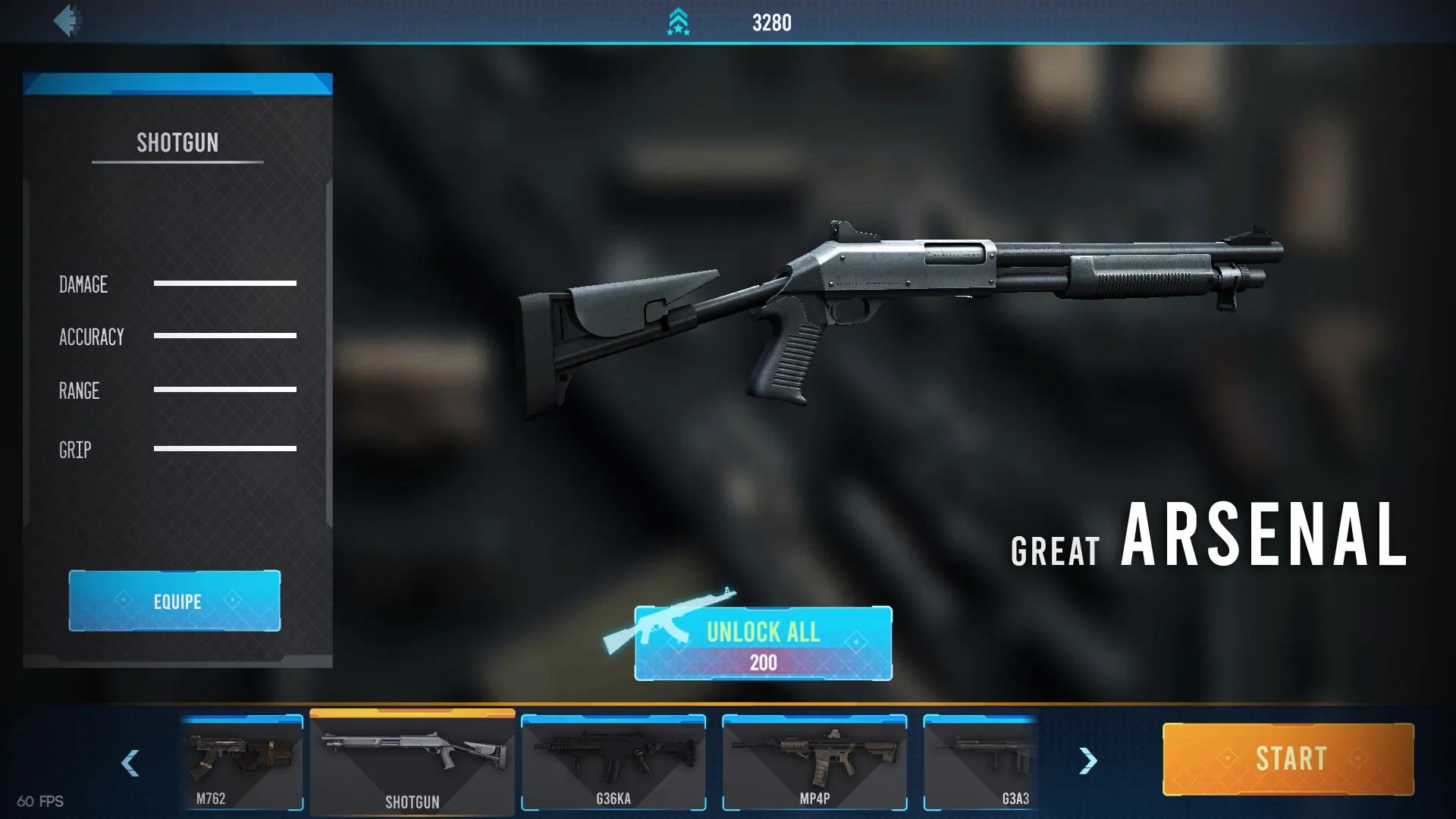The width and height of the screenshot is (1456, 819).
Task: Click the SHOTGUN label under its thumbnail
Action: point(412,802)
